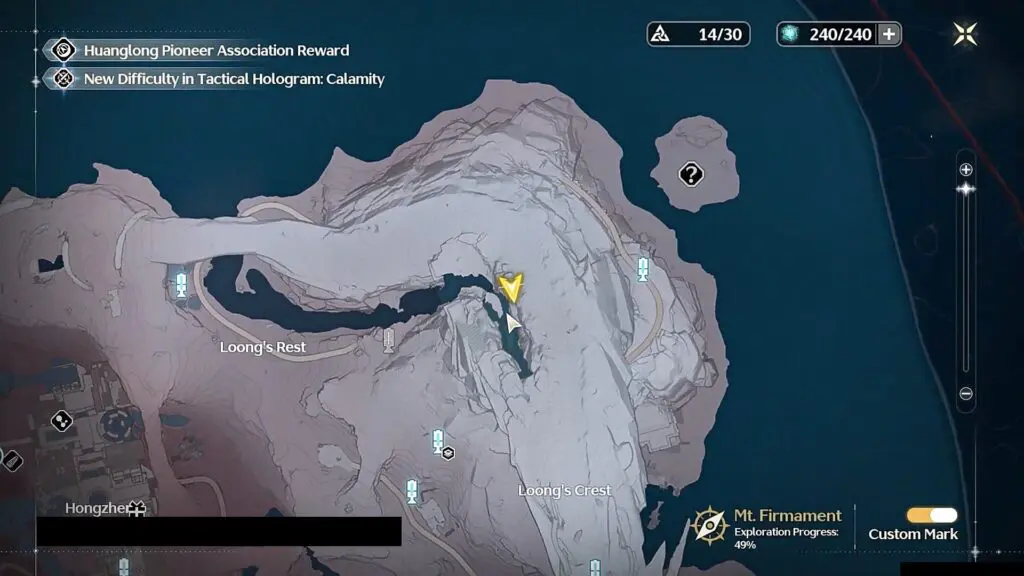Screen dimensions: 1024x576
Task: Open the Tactical Hologram: Calamity notice
Action: (234, 79)
